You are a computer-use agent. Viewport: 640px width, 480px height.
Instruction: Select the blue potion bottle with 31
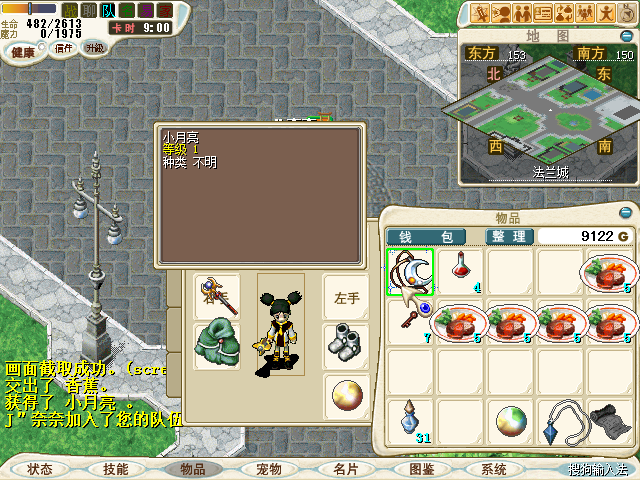(x=410, y=420)
